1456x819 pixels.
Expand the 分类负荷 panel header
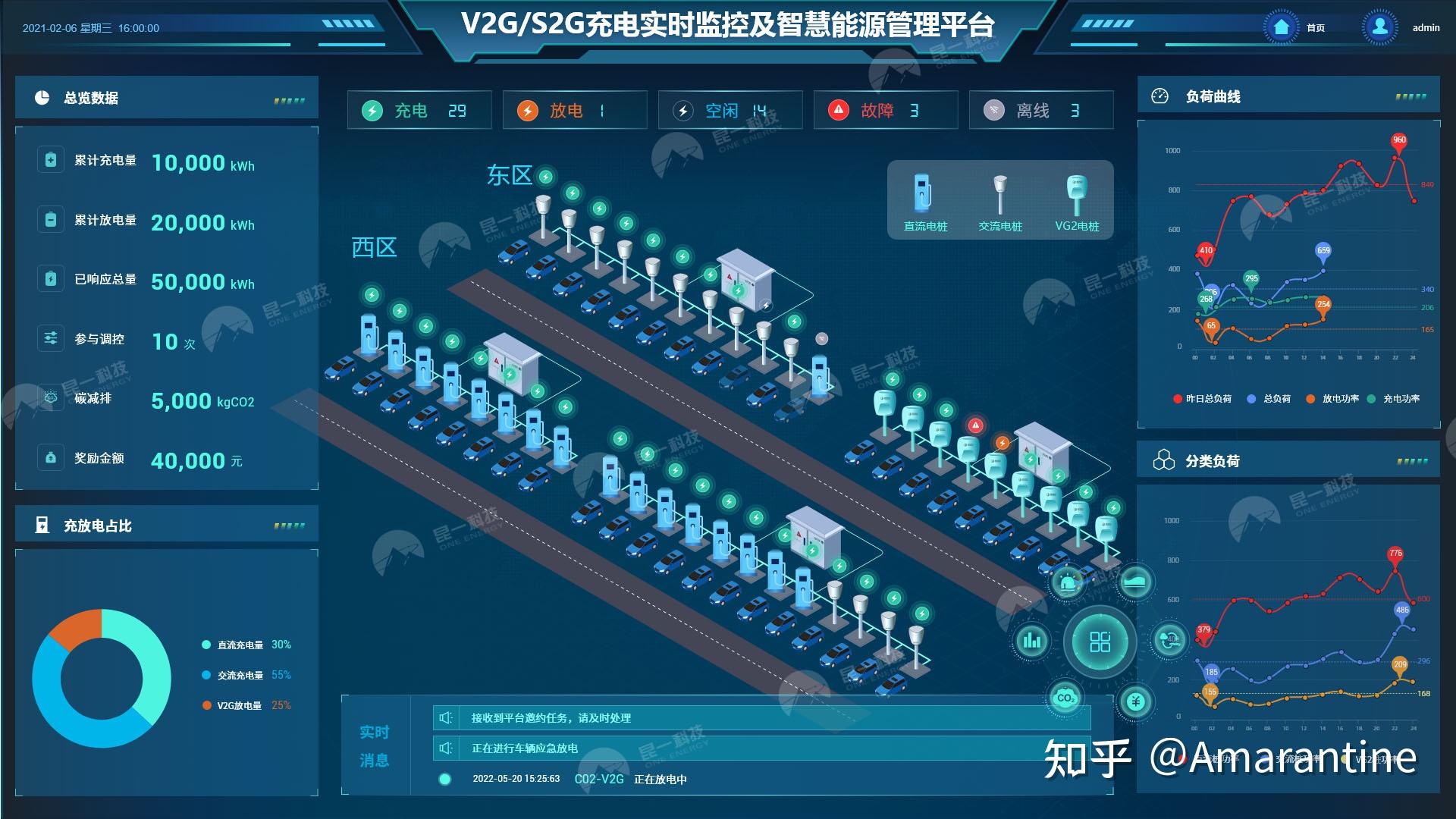click(1211, 459)
